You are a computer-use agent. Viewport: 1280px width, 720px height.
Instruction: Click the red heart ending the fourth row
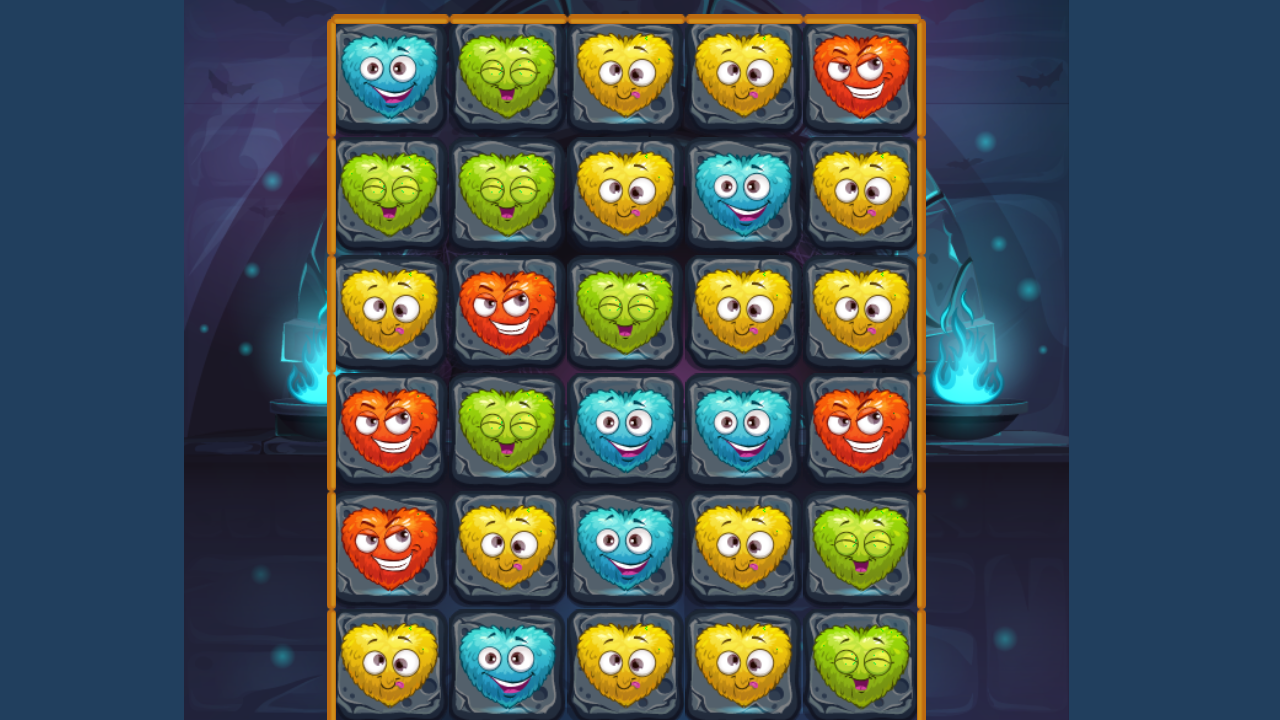[861, 429]
